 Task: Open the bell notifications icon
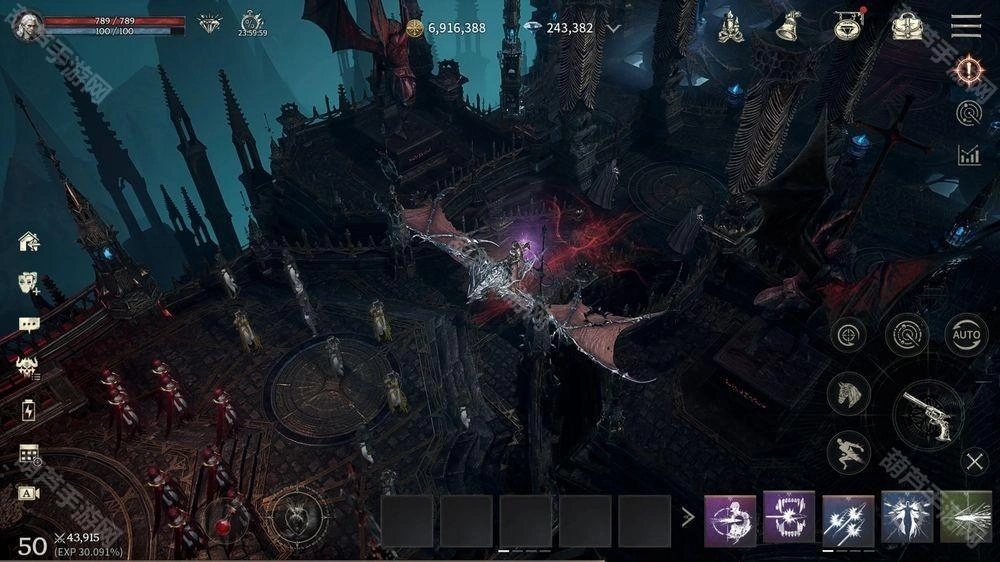tap(790, 27)
